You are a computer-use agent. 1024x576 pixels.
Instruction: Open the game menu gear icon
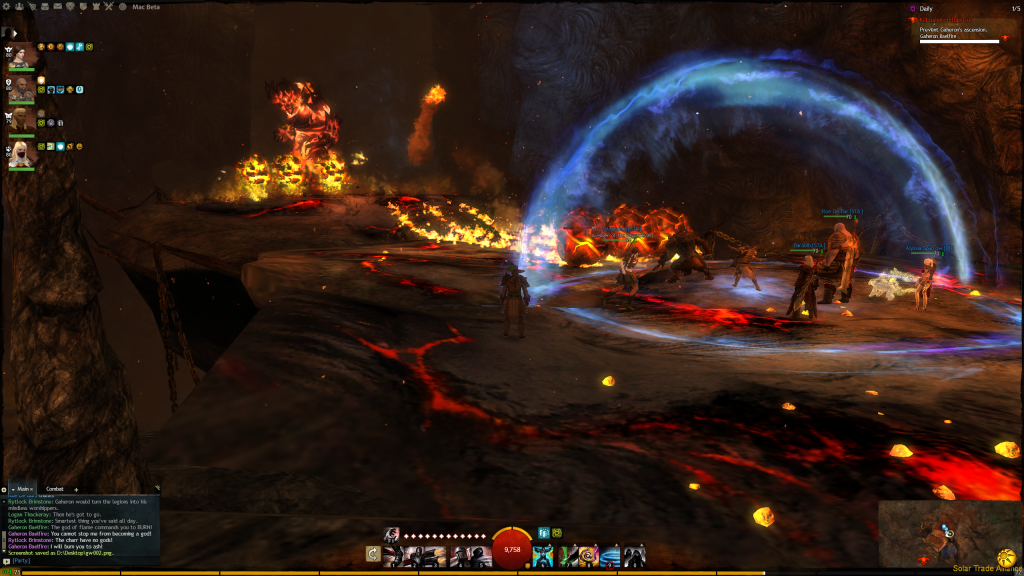pyautogui.click(x=8, y=7)
